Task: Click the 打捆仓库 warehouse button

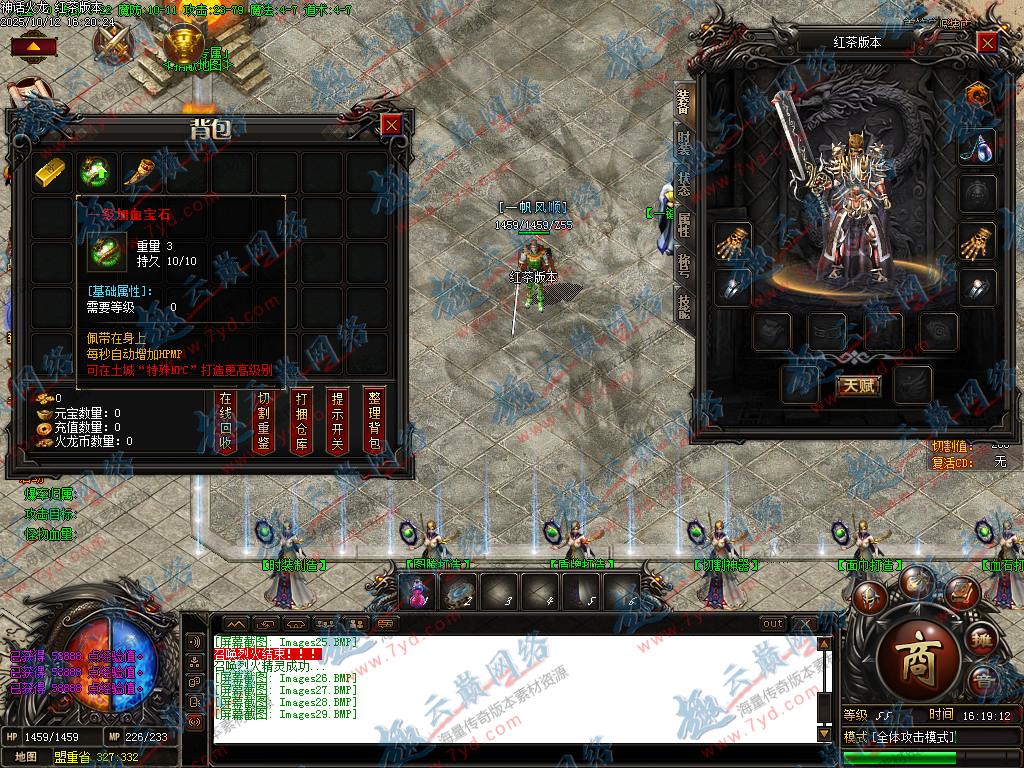Action: click(x=302, y=420)
